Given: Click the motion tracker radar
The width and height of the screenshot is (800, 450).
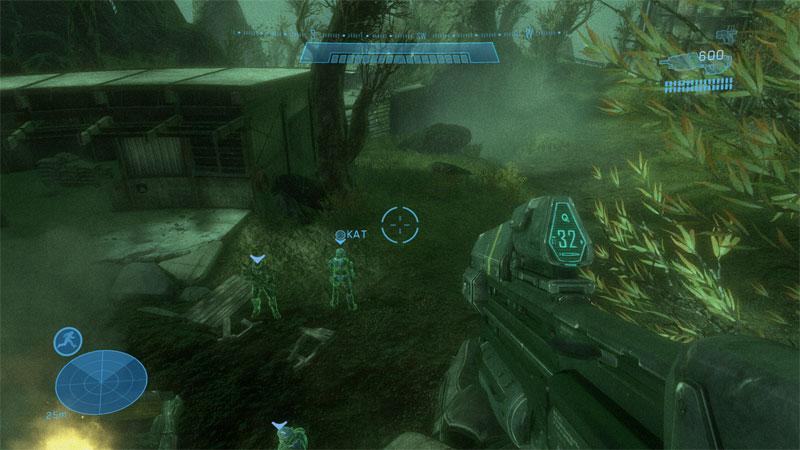Looking at the screenshot, I should (x=101, y=382).
